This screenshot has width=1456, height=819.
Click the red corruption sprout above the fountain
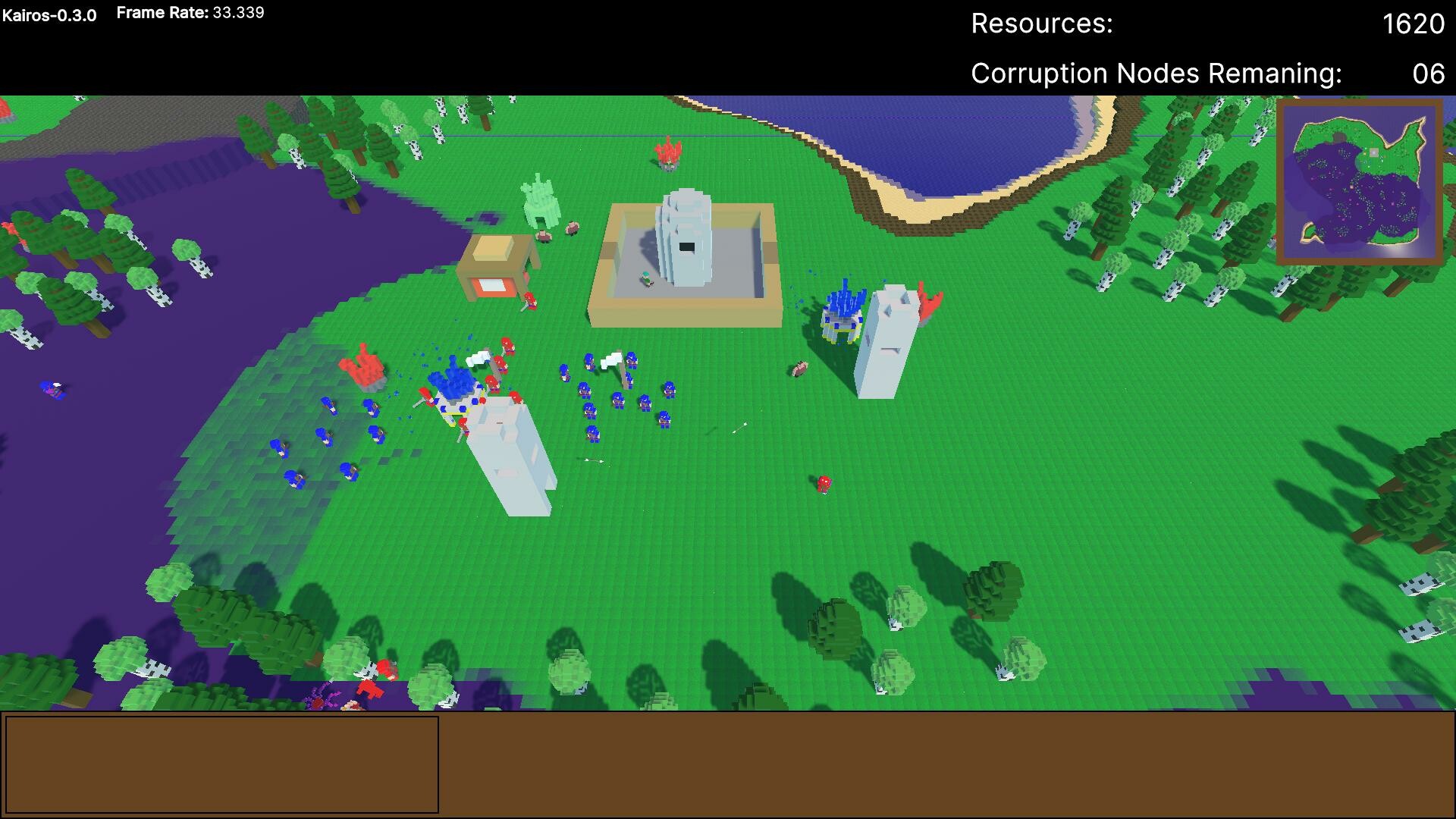tap(667, 155)
